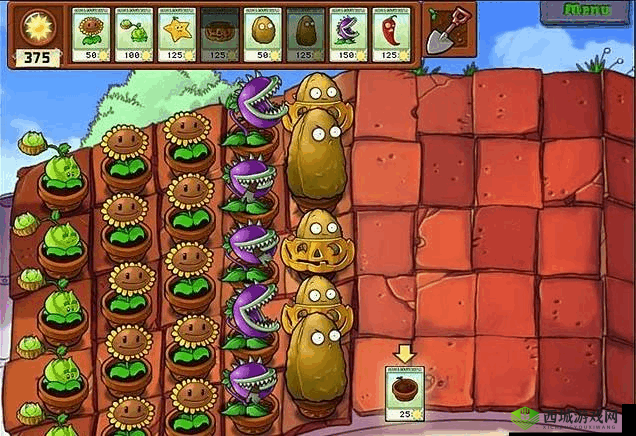Image resolution: width=636 pixels, height=436 pixels.
Task: Collect the Flower Pot seed packet drop
Action: (403, 392)
